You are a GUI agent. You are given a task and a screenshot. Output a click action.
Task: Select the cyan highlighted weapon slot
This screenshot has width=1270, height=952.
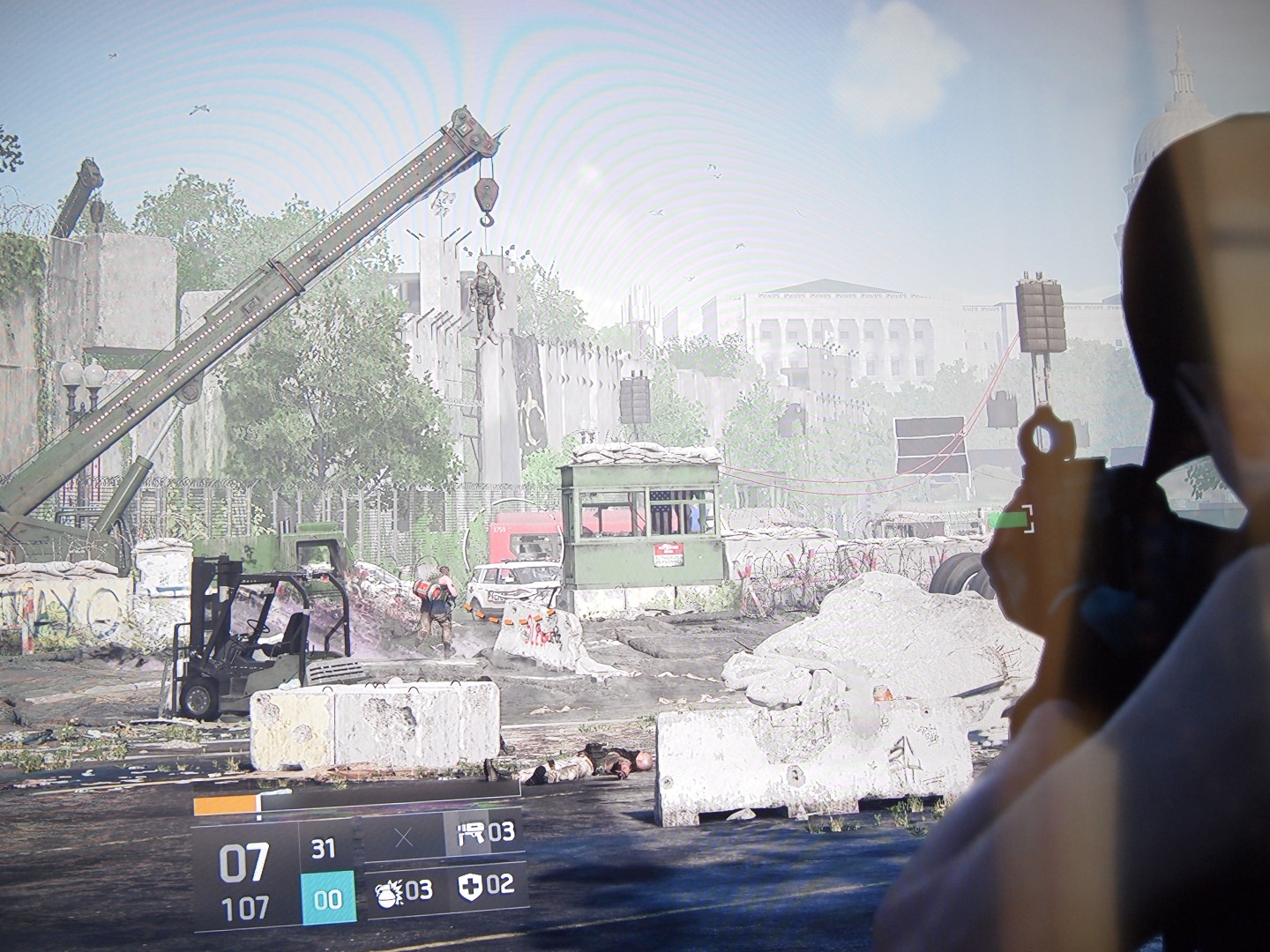point(327,897)
